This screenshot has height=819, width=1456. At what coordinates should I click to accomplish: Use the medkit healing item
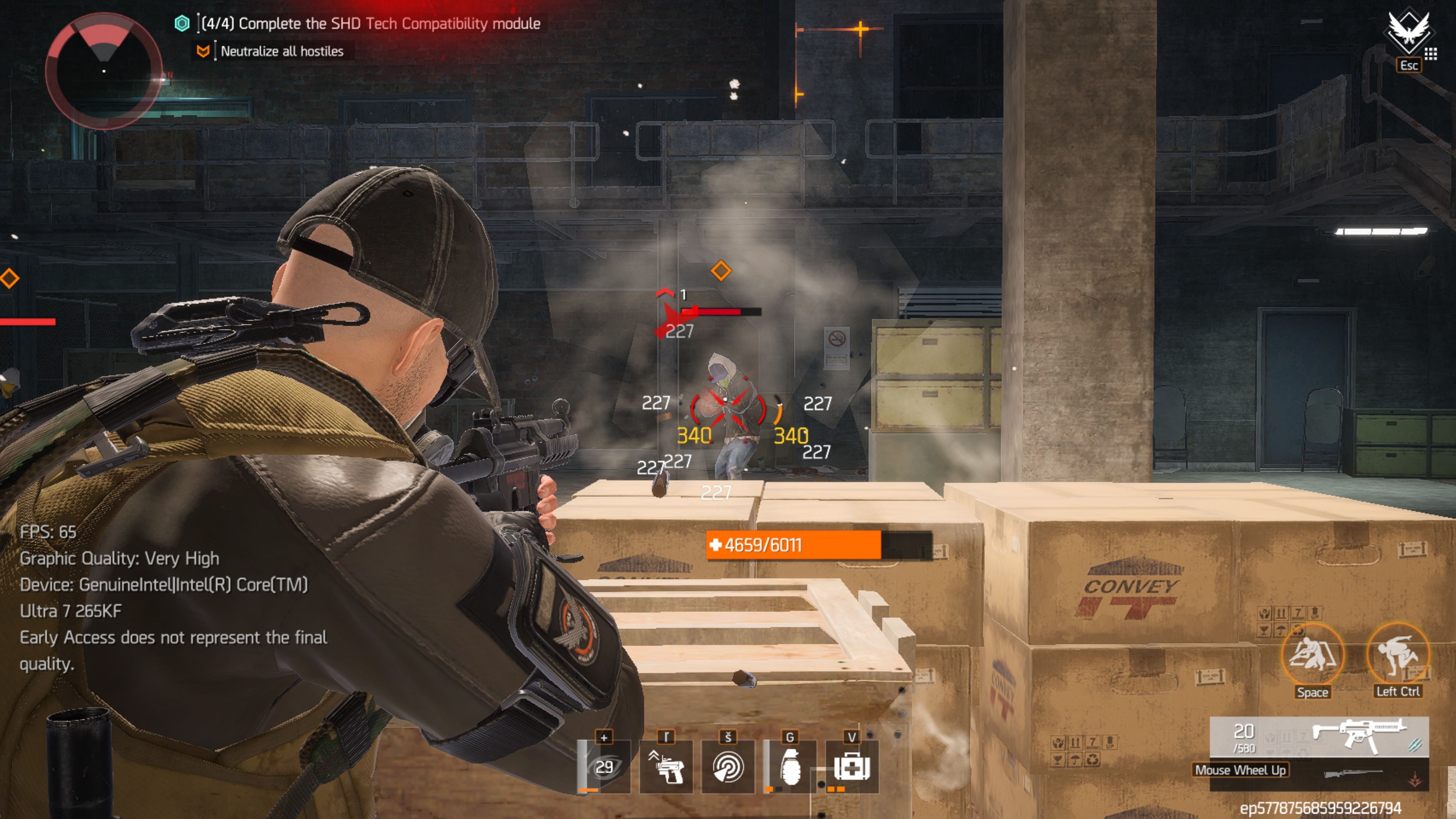coord(852,766)
